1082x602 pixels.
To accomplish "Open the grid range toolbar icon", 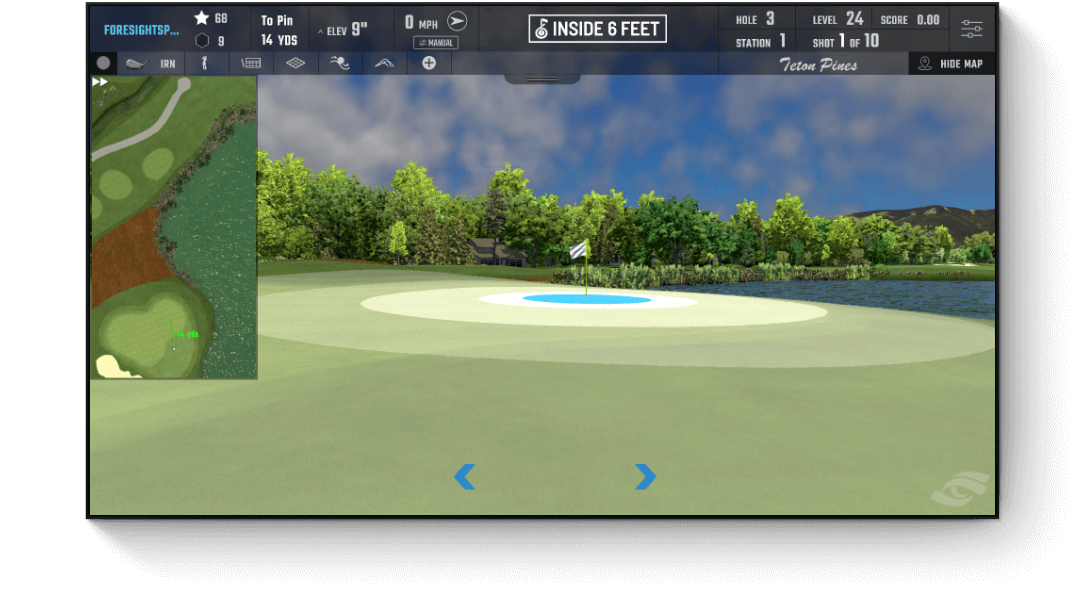I will tap(251, 63).
